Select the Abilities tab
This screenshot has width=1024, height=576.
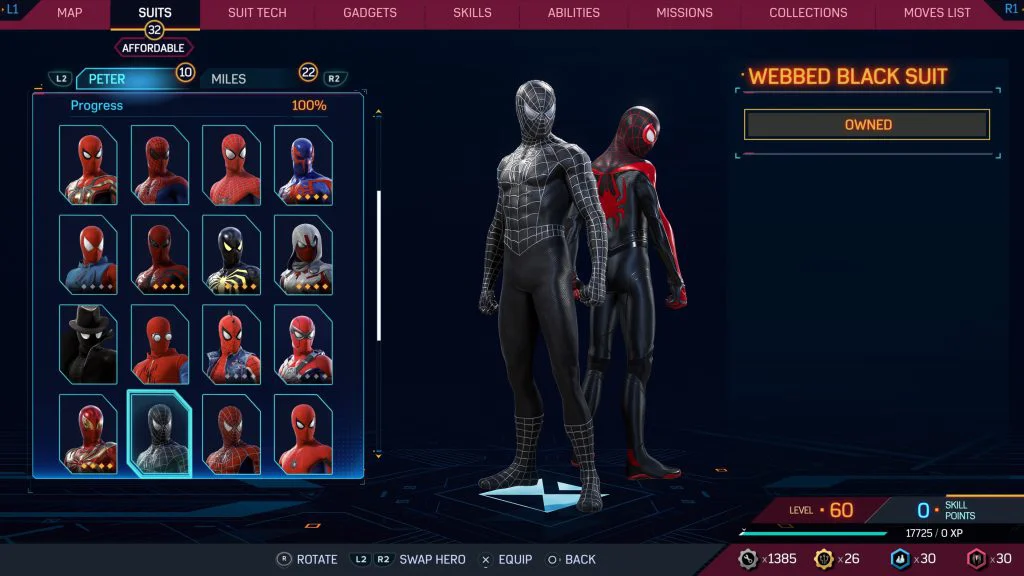click(574, 13)
